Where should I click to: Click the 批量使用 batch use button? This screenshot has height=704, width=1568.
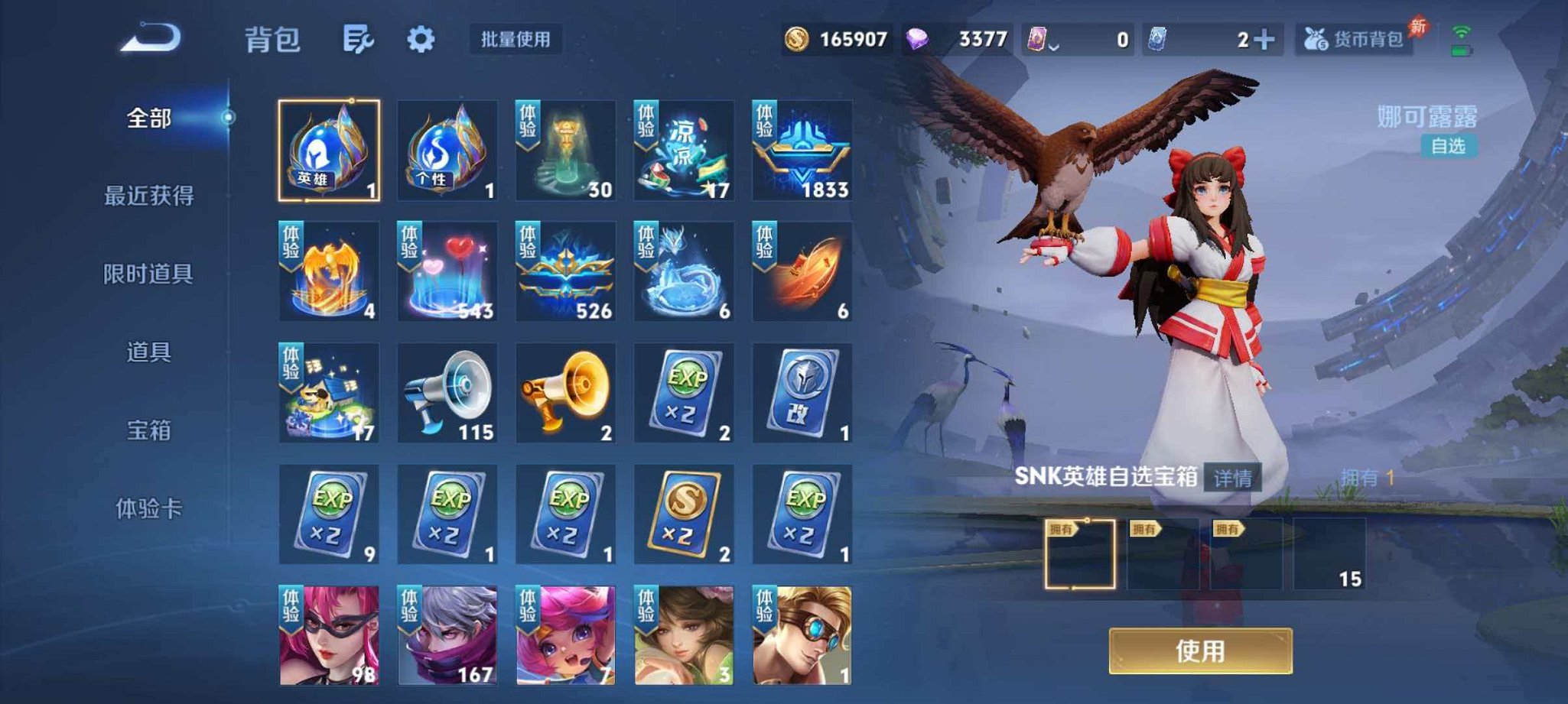pyautogui.click(x=513, y=41)
